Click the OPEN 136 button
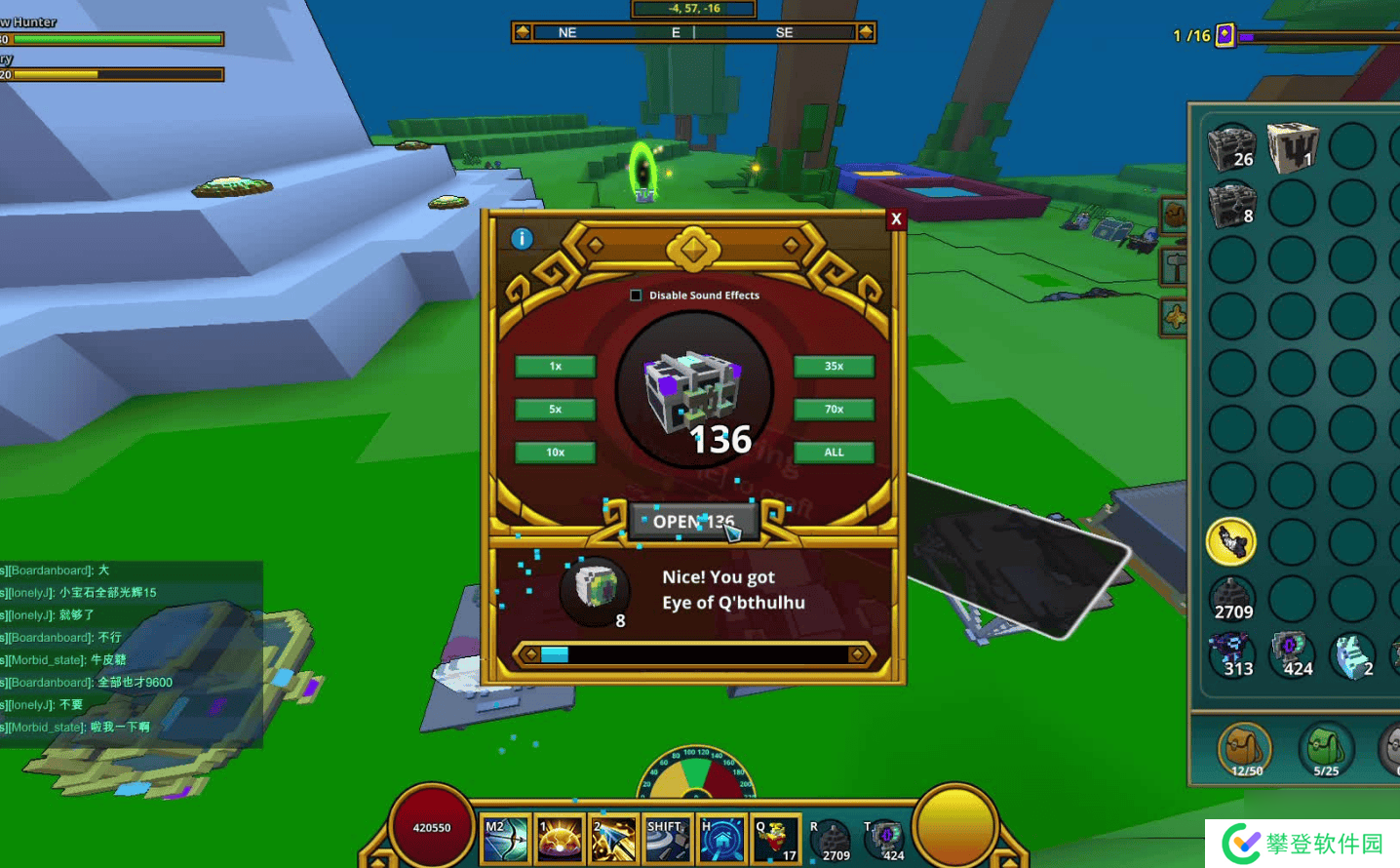This screenshot has height=868, width=1400. [693, 522]
